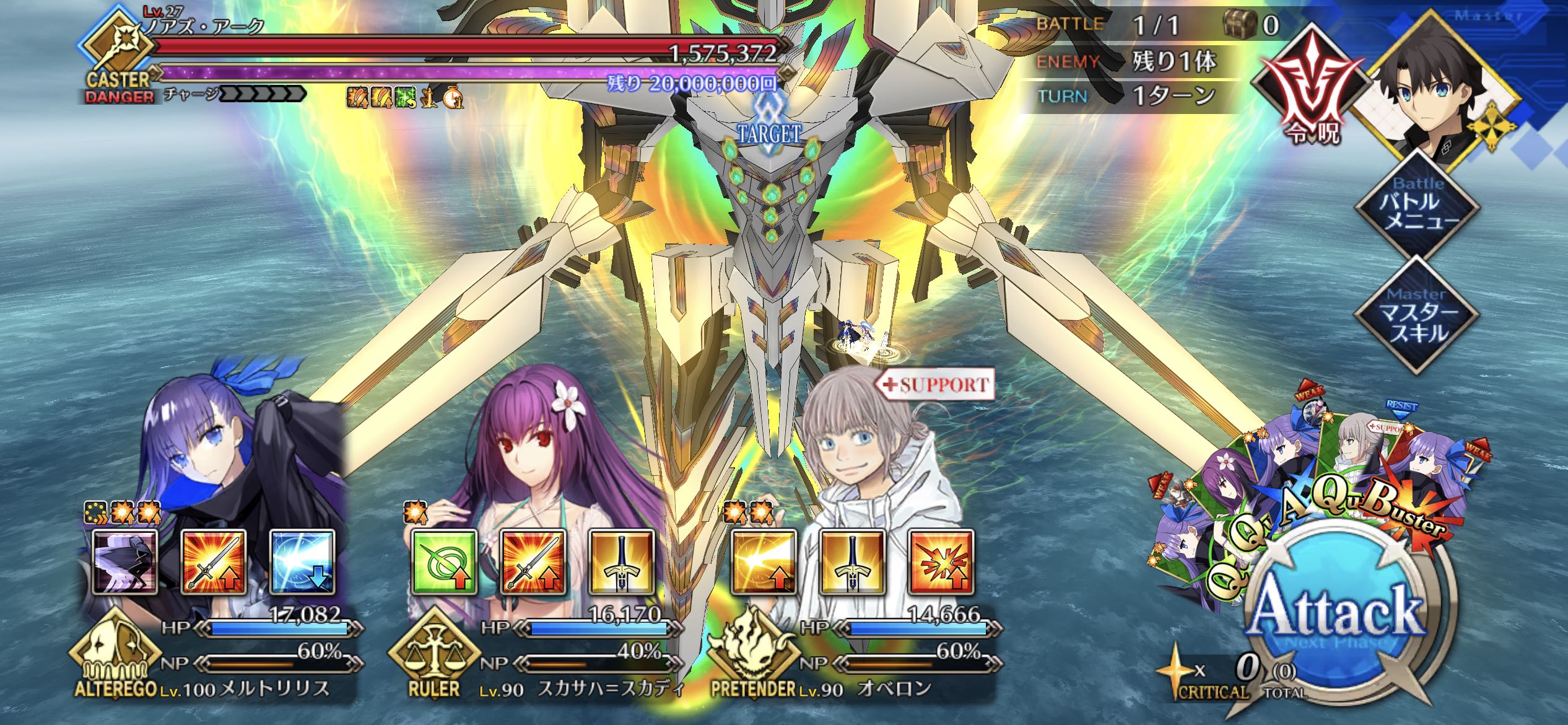Activate Skadi's red sword attack-up skill

click(x=533, y=562)
